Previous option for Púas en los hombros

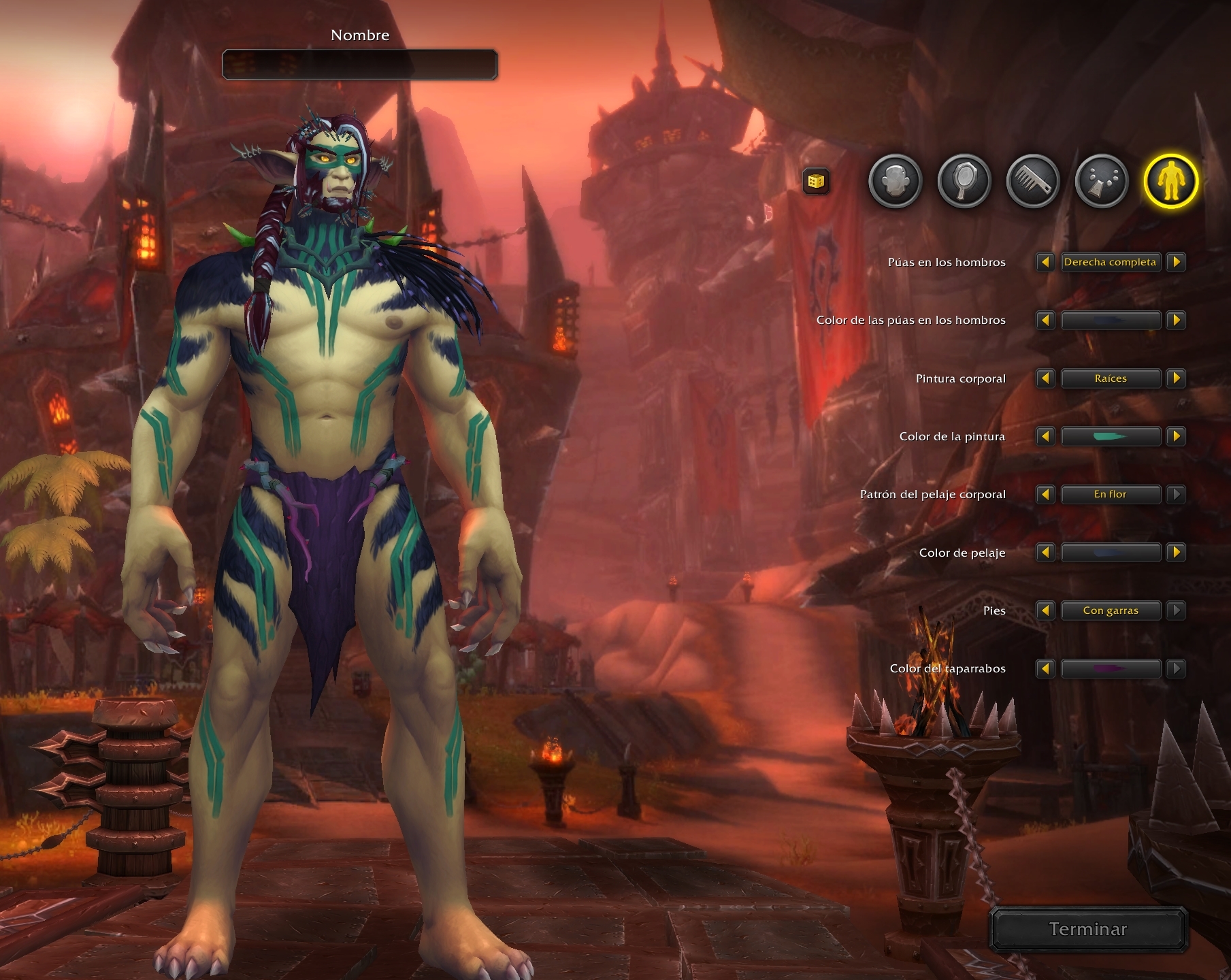(x=1045, y=262)
